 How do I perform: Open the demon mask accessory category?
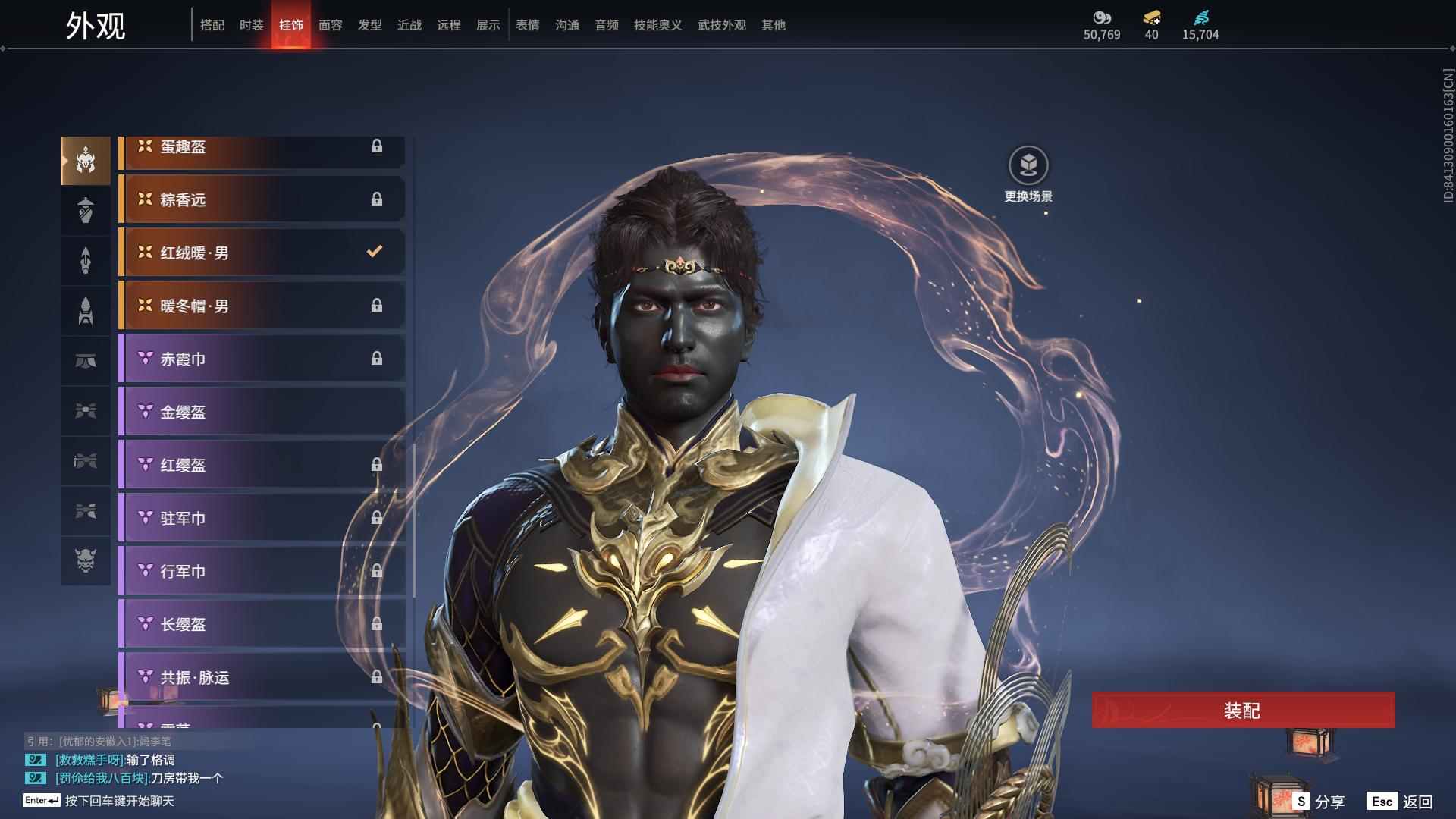[86, 560]
